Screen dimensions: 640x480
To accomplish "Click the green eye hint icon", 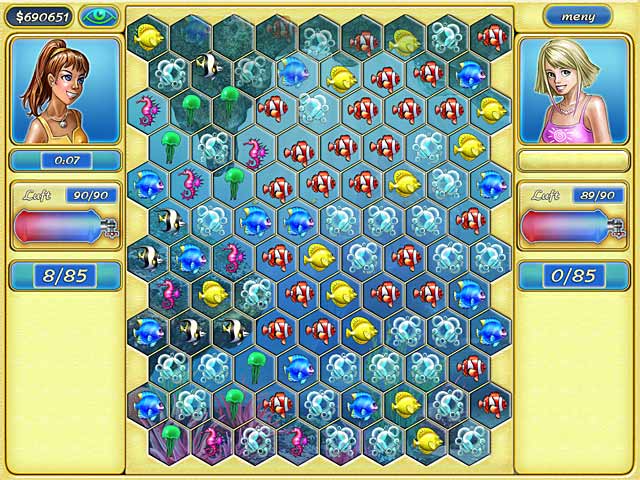I will click(x=98, y=16).
